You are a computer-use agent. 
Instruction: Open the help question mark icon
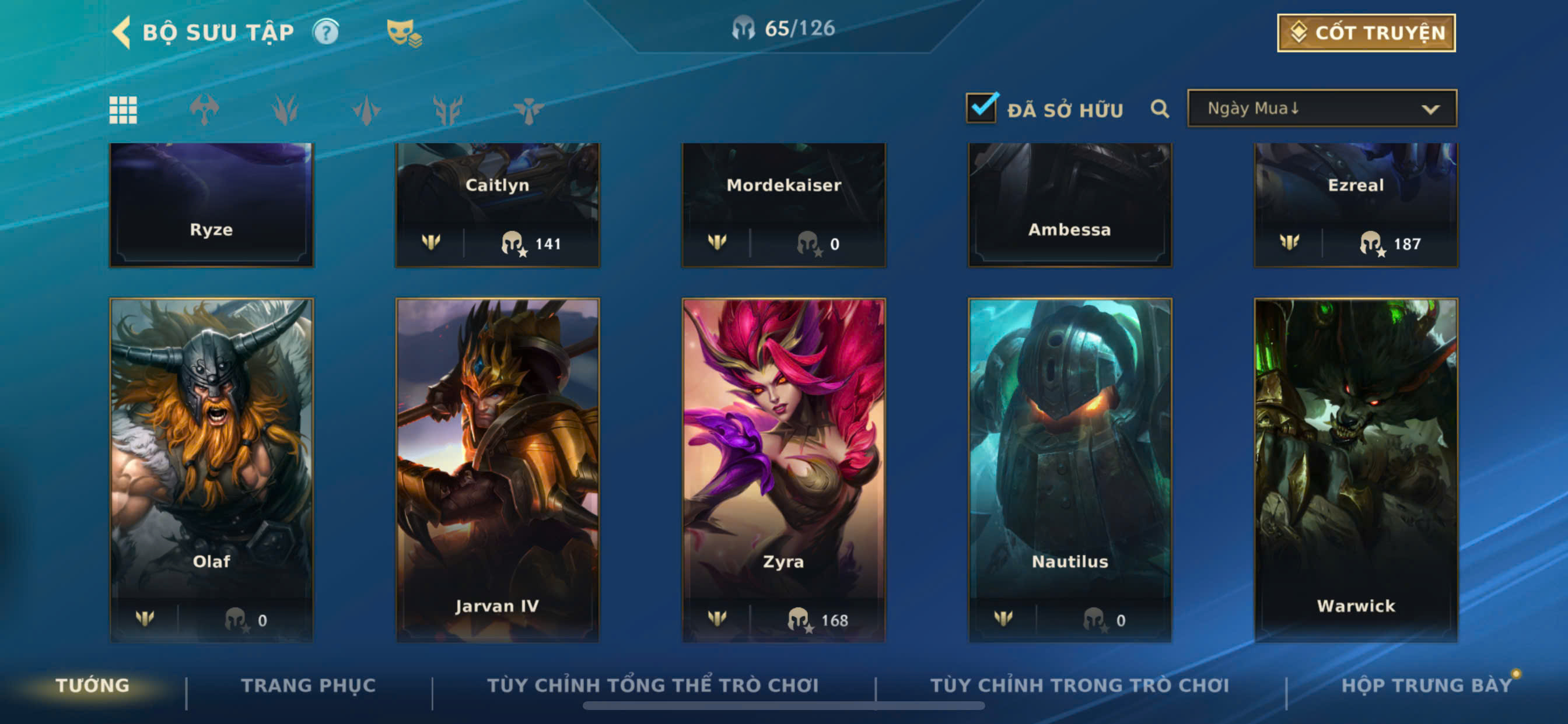click(326, 32)
